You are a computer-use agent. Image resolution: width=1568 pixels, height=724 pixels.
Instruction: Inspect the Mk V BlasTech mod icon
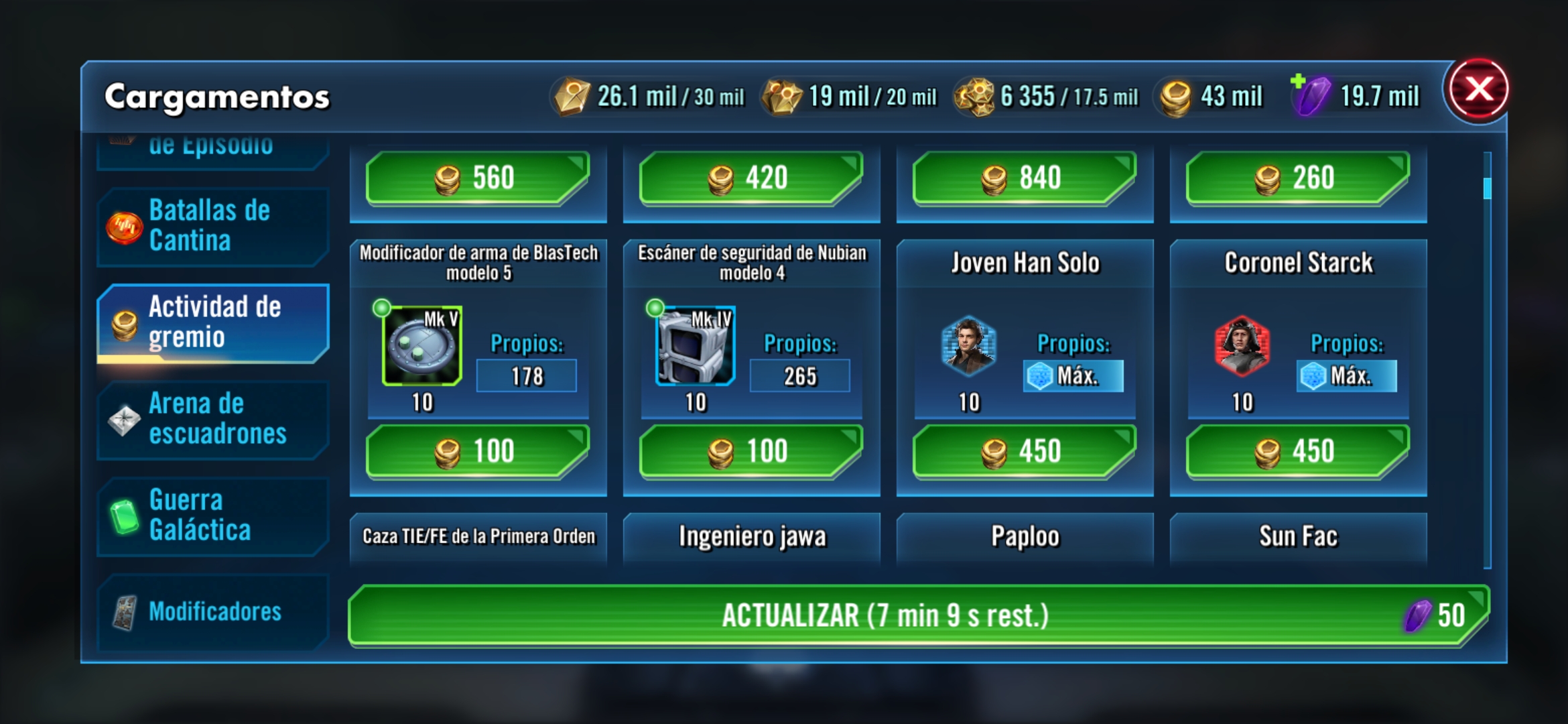pos(422,346)
